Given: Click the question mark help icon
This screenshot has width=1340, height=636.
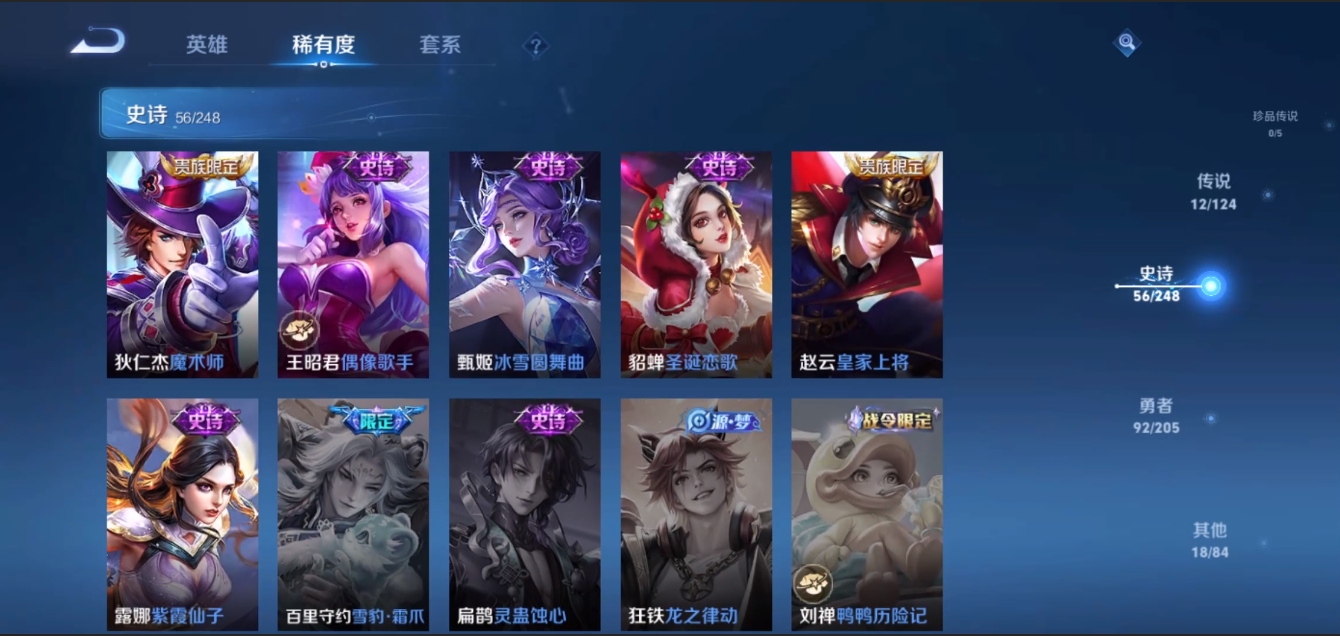Looking at the screenshot, I should pos(536,45).
